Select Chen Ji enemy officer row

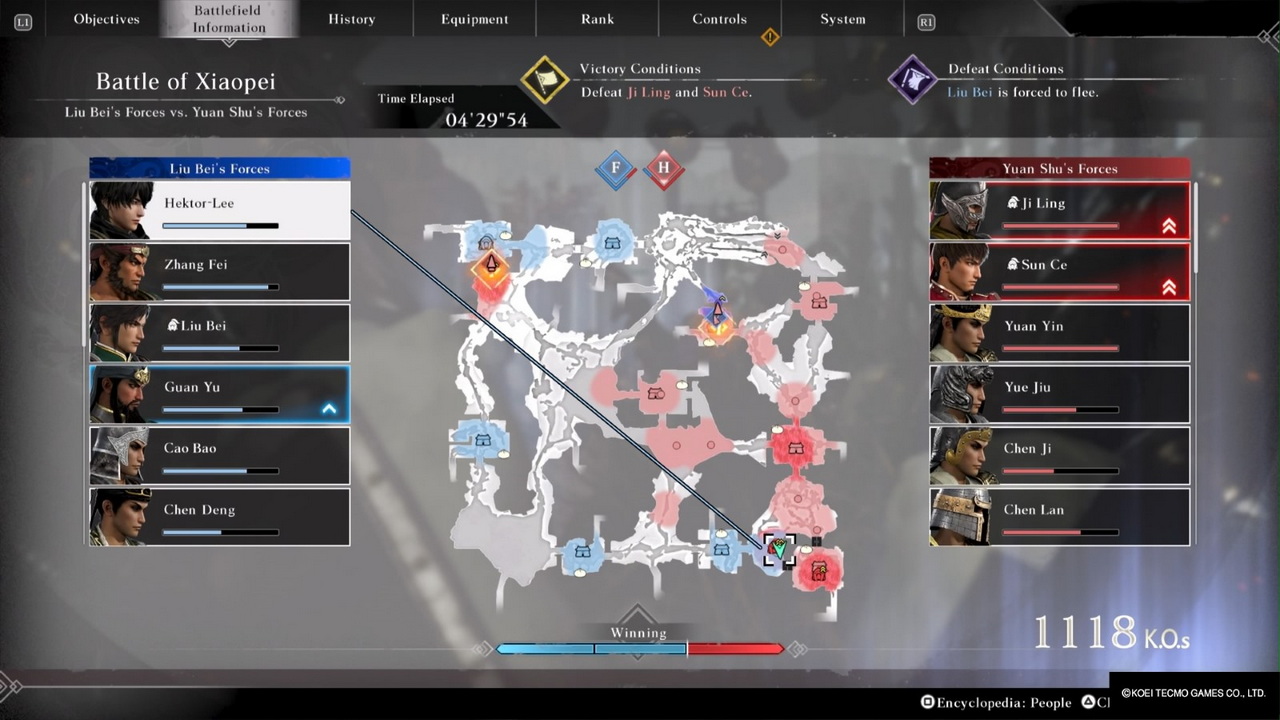[x=1060, y=455]
